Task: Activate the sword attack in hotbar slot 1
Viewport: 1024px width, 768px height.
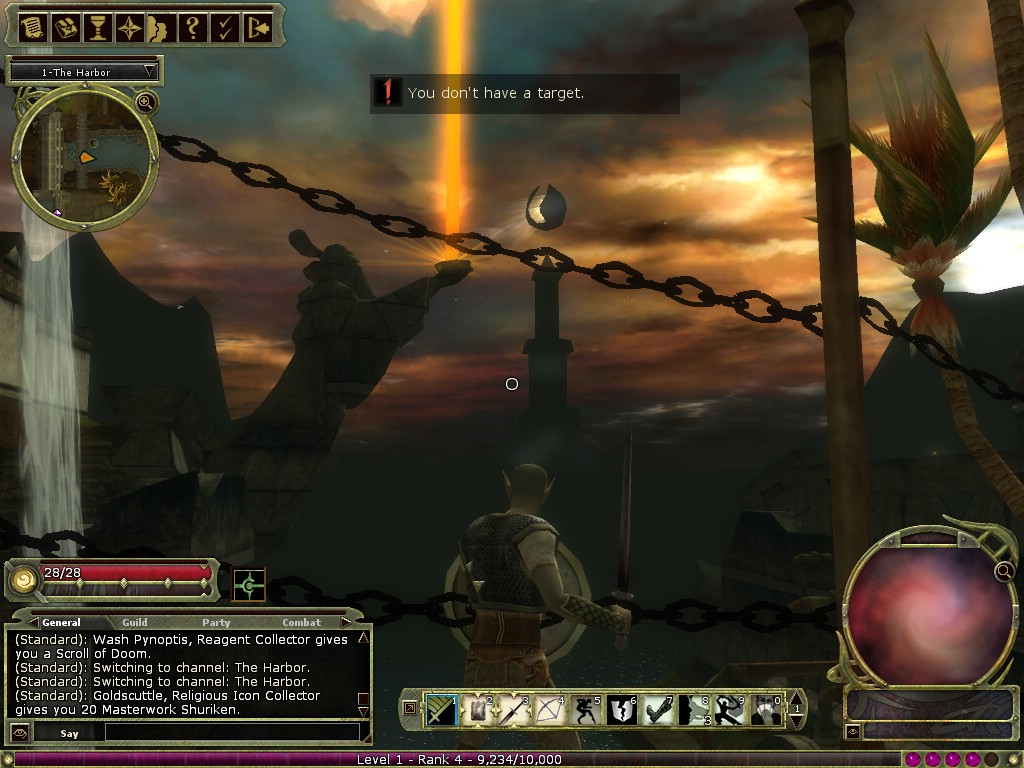Action: [441, 710]
